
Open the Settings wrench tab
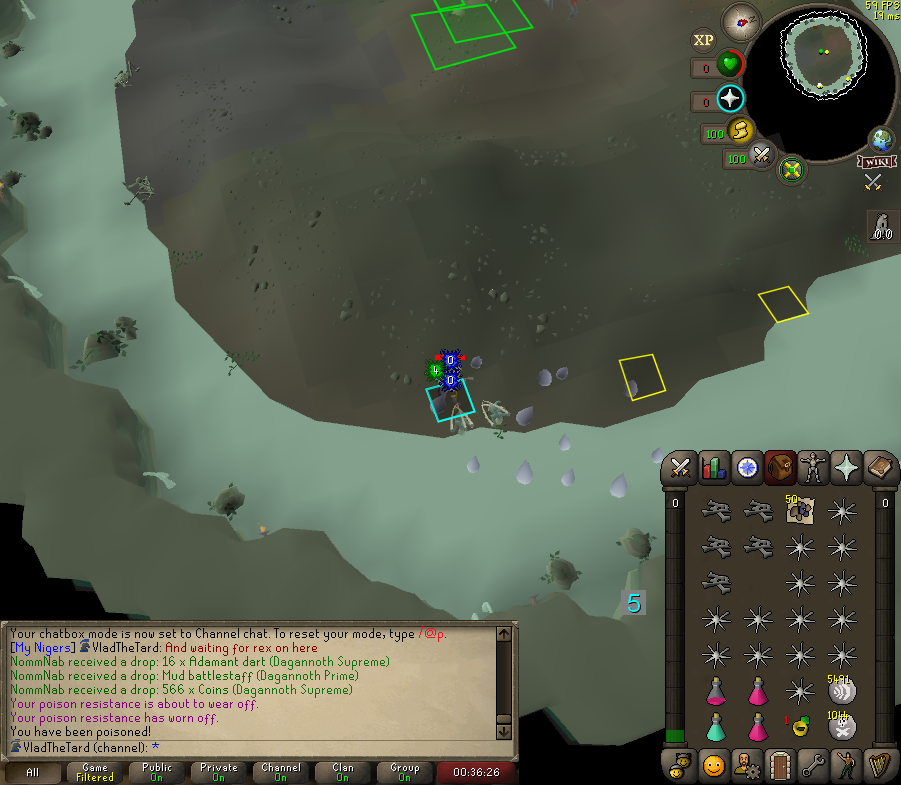point(814,765)
